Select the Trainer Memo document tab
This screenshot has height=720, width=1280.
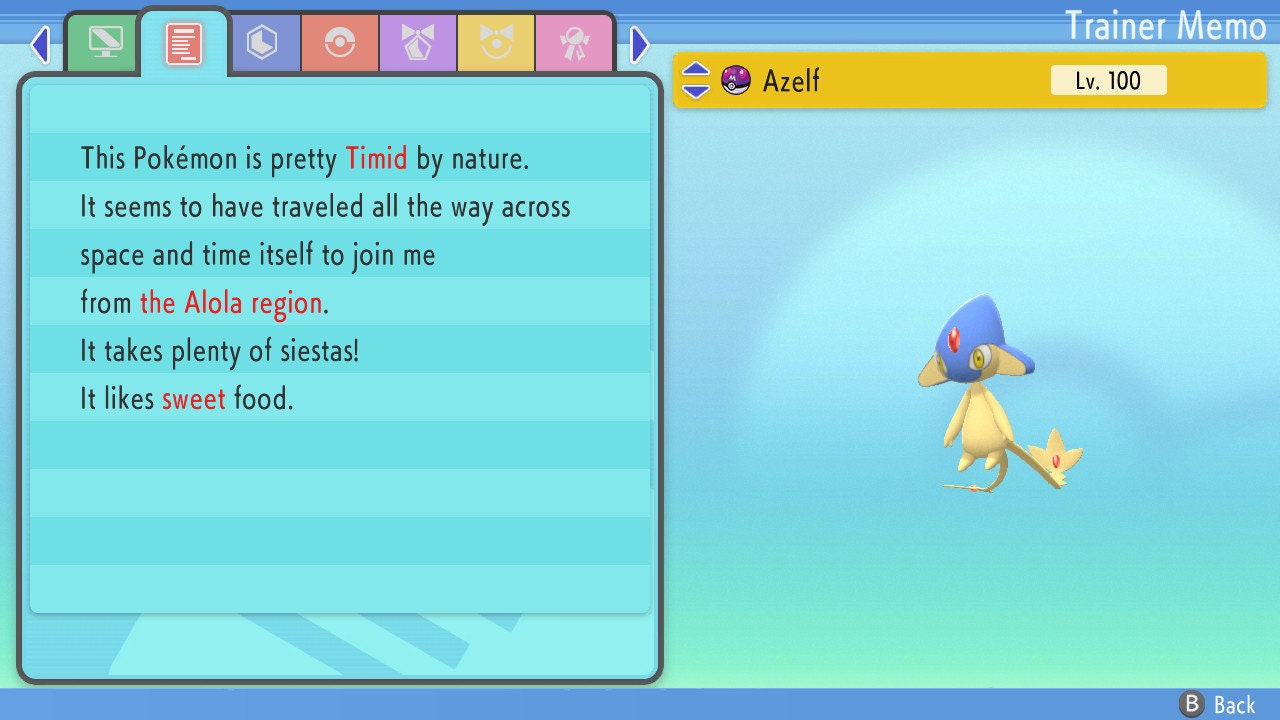click(184, 42)
